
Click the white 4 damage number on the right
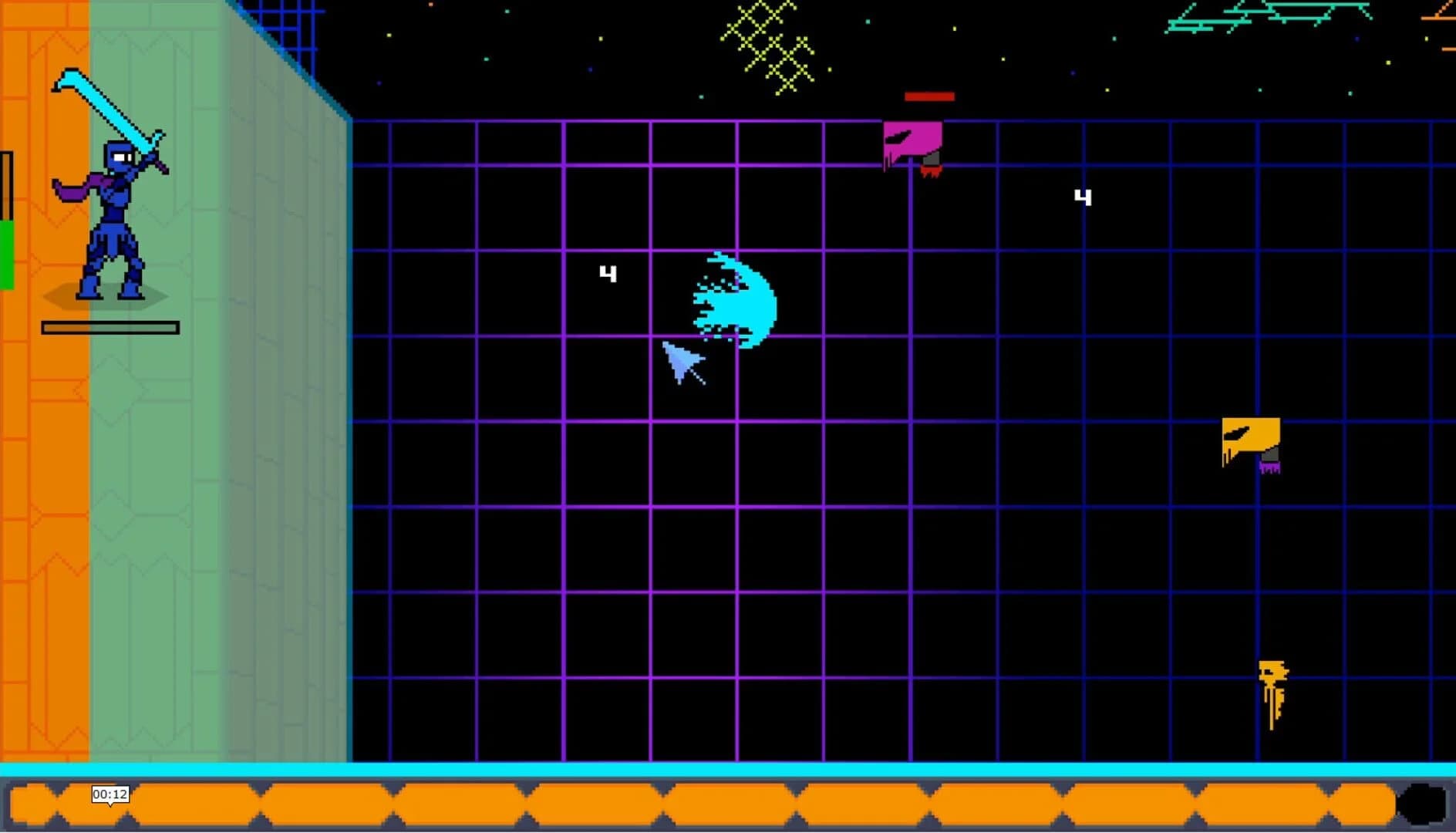pos(1083,198)
